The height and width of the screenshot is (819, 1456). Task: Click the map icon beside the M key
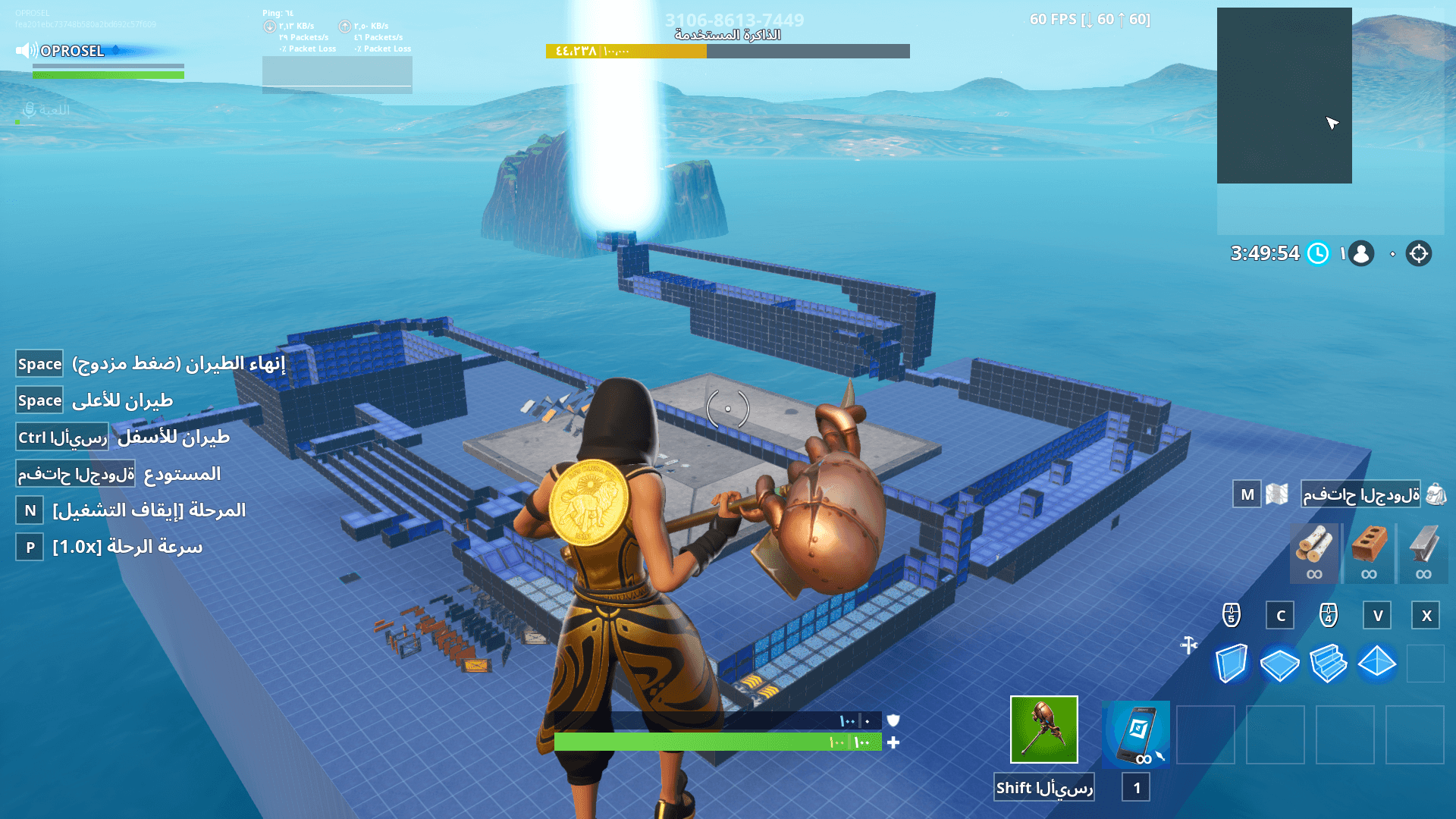(1277, 494)
